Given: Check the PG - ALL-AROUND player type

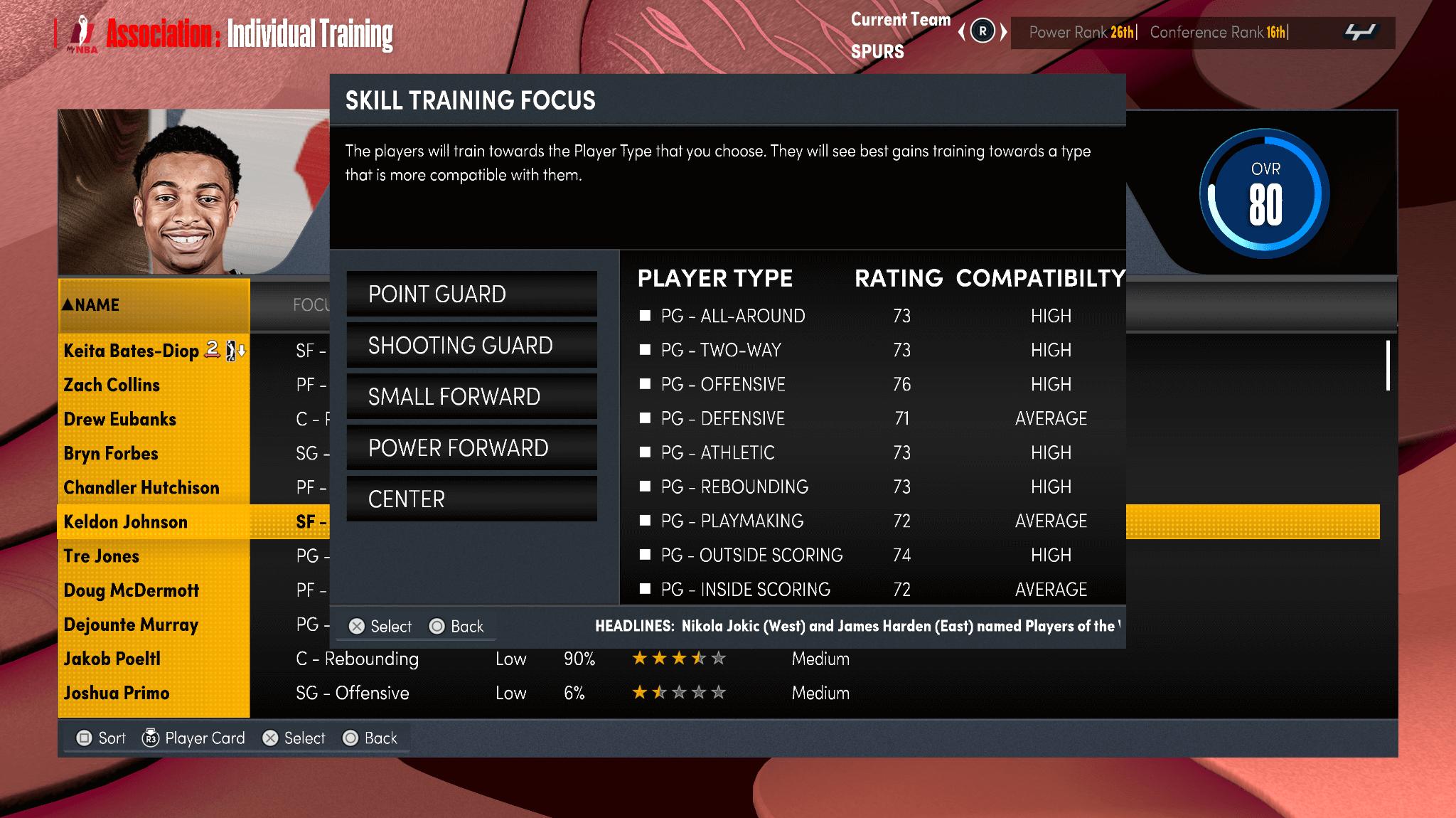Looking at the screenshot, I should [x=644, y=315].
